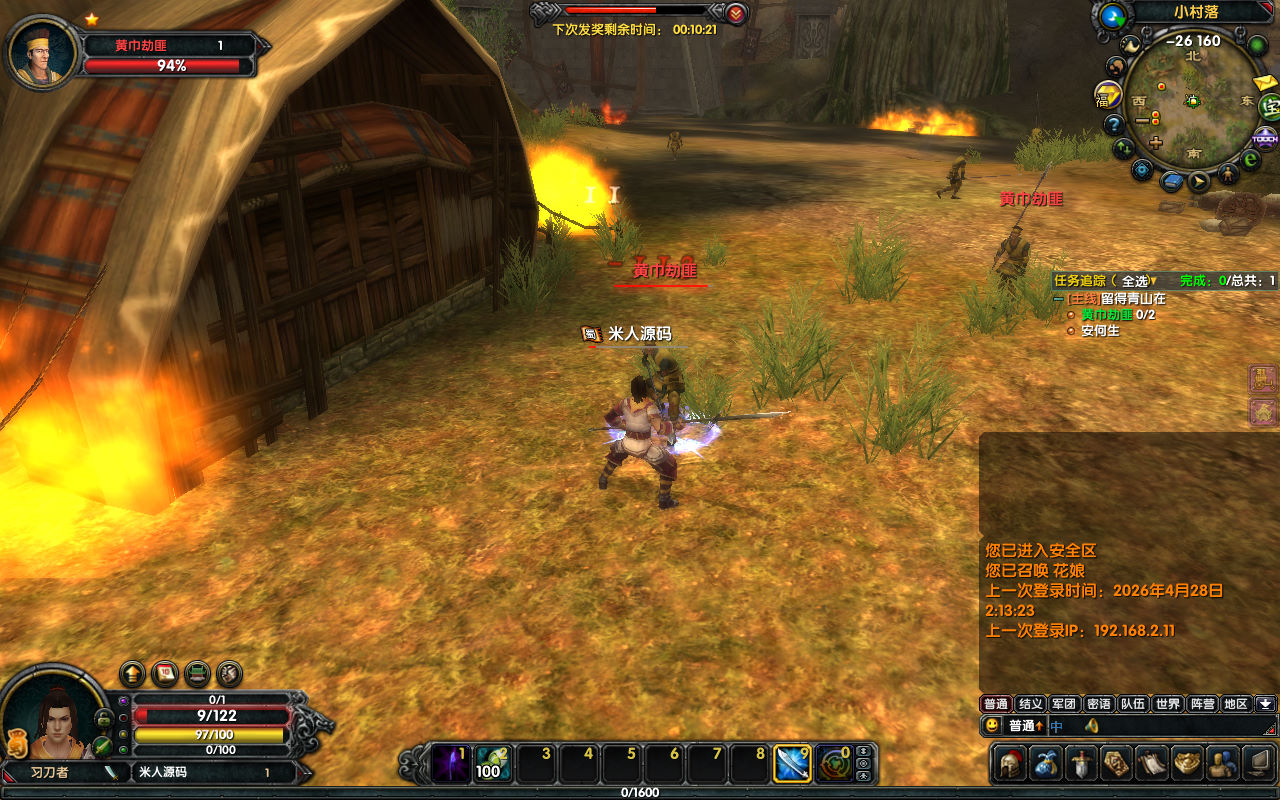
Task: Select the 队伍 chat channel tab
Action: pos(1132,704)
